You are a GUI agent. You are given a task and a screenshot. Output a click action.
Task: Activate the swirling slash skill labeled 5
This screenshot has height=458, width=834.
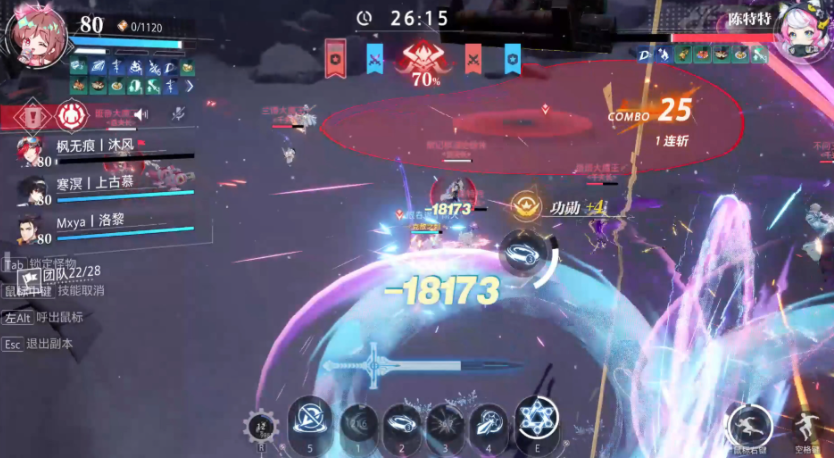[310, 420]
